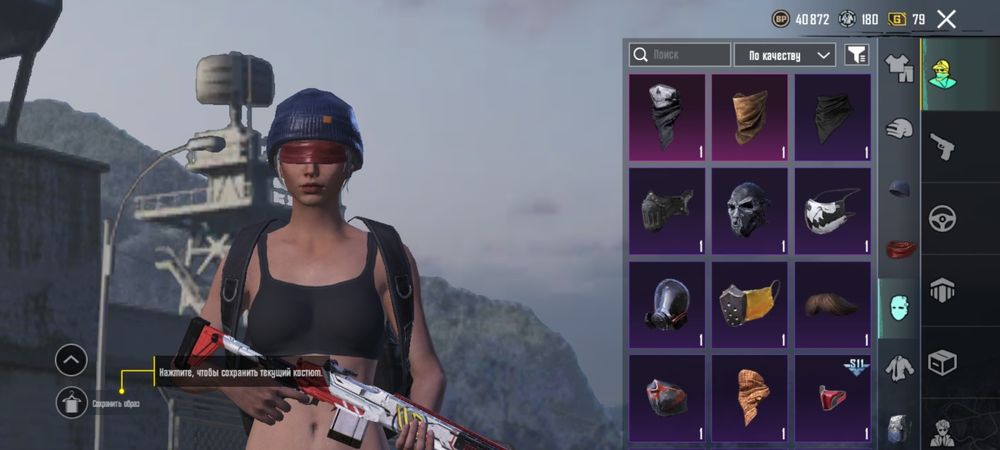Equip the black gas mask item

[x=667, y=303]
